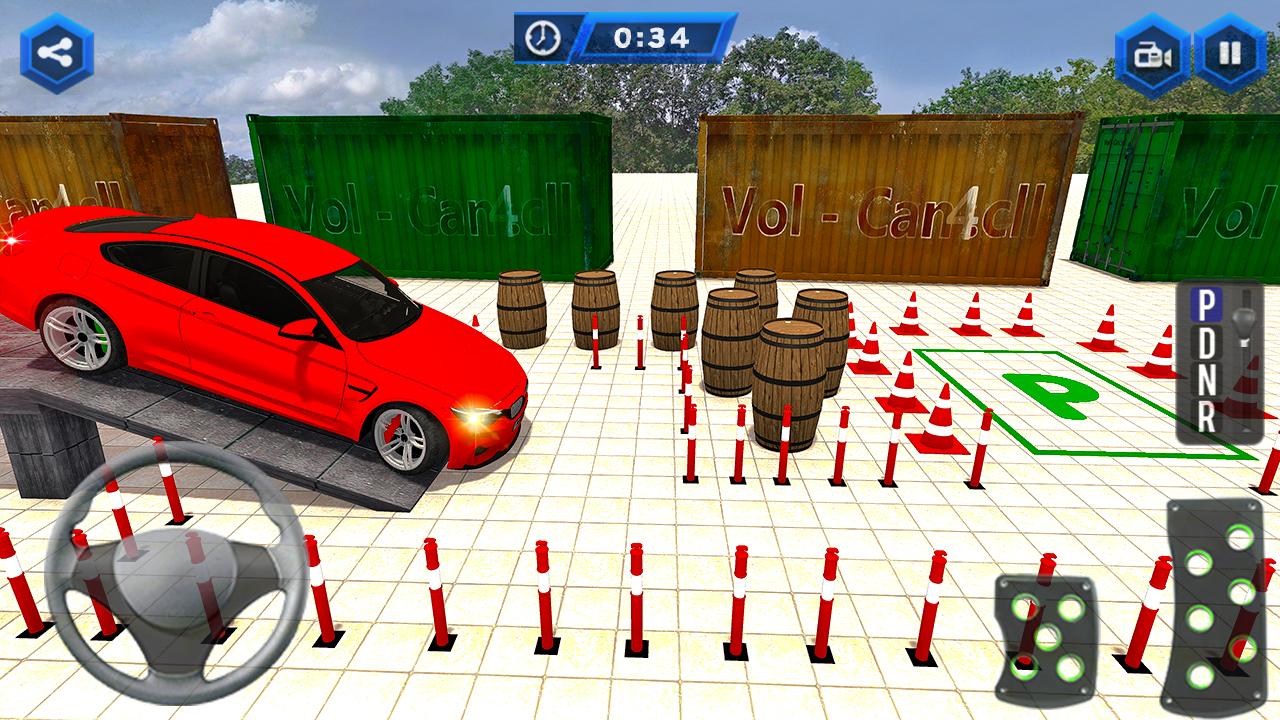The width and height of the screenshot is (1280, 720).
Task: Switch the camera view
Action: [x=1153, y=54]
